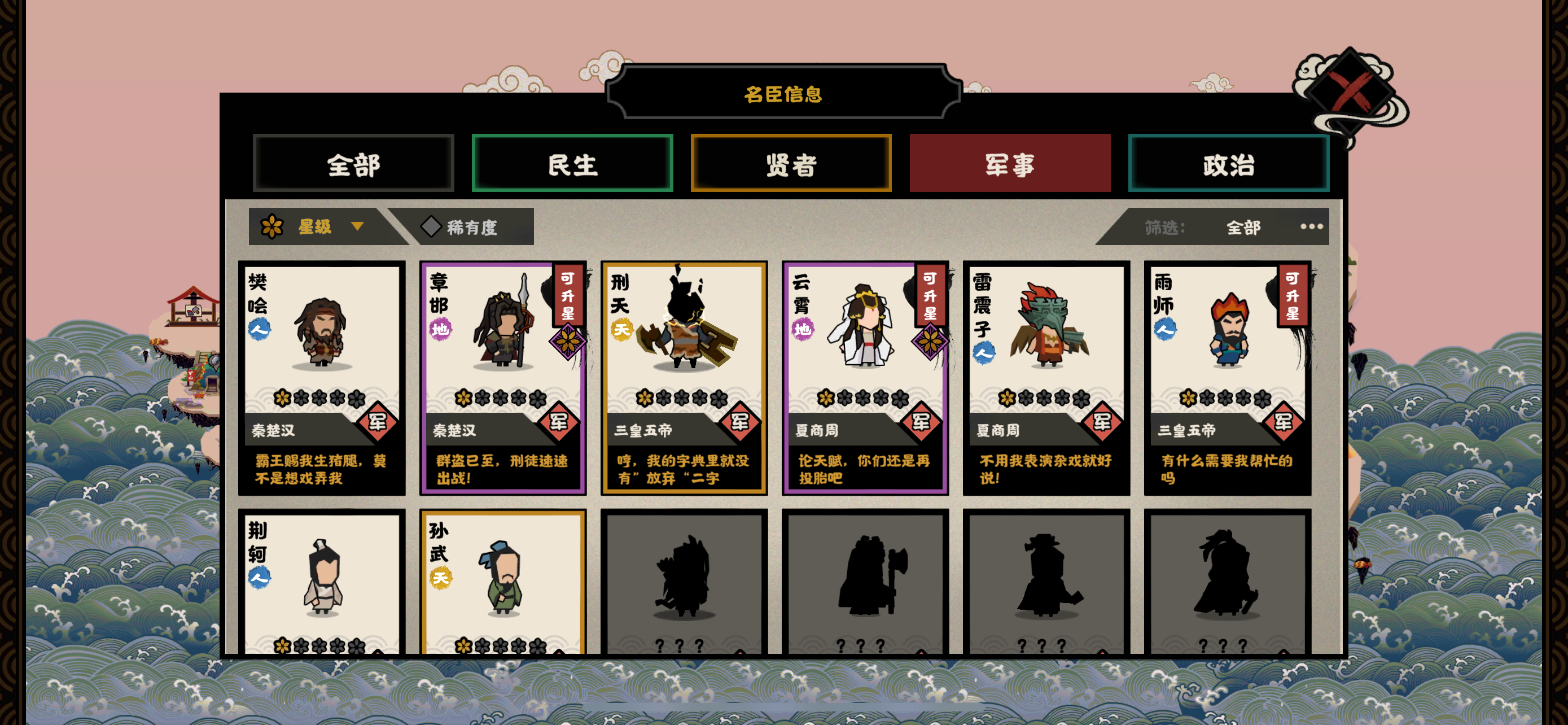The height and width of the screenshot is (725, 1568).
Task: Switch to the 政治 tab
Action: pyautogui.click(x=1228, y=164)
